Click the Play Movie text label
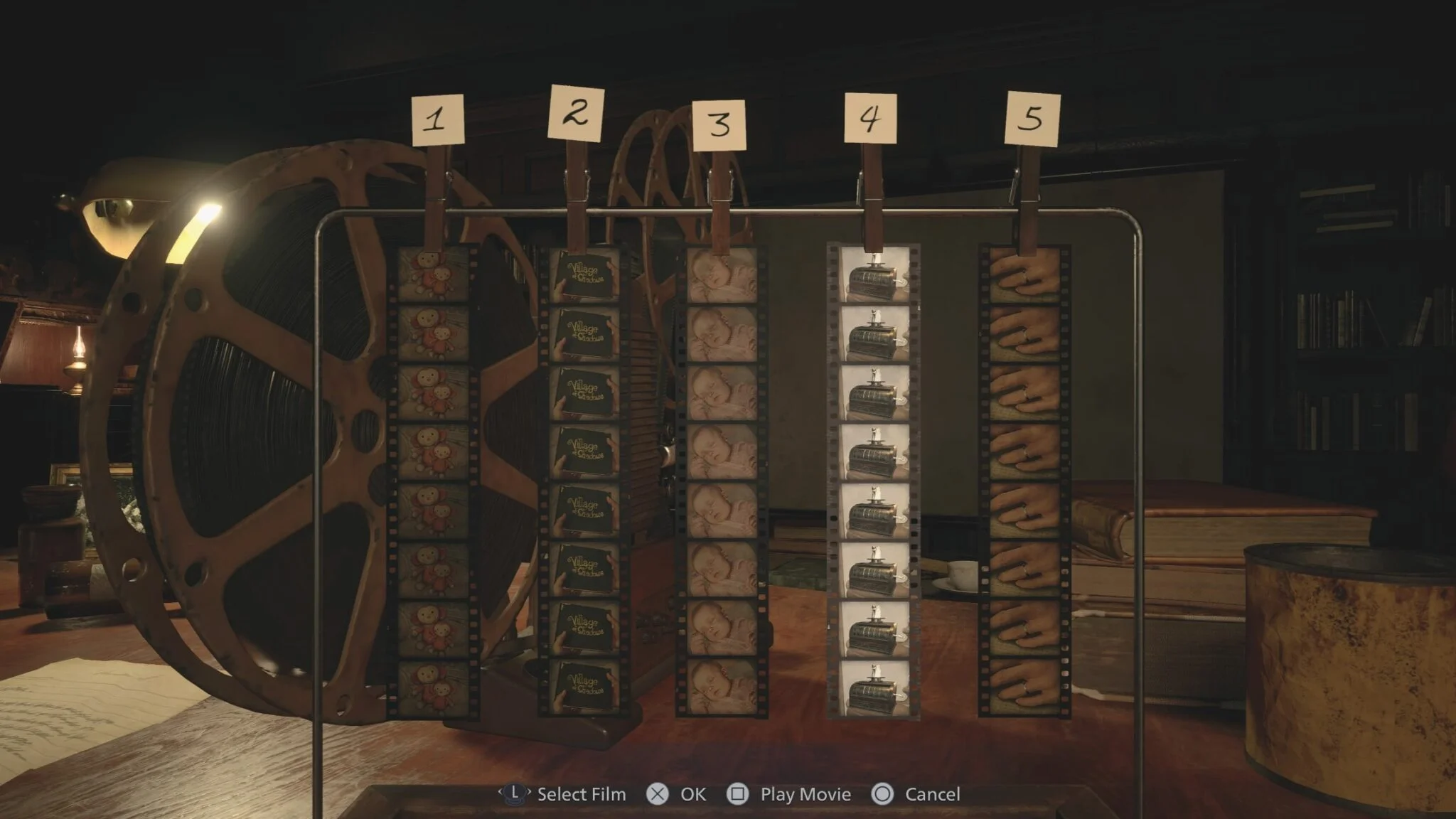 point(807,794)
